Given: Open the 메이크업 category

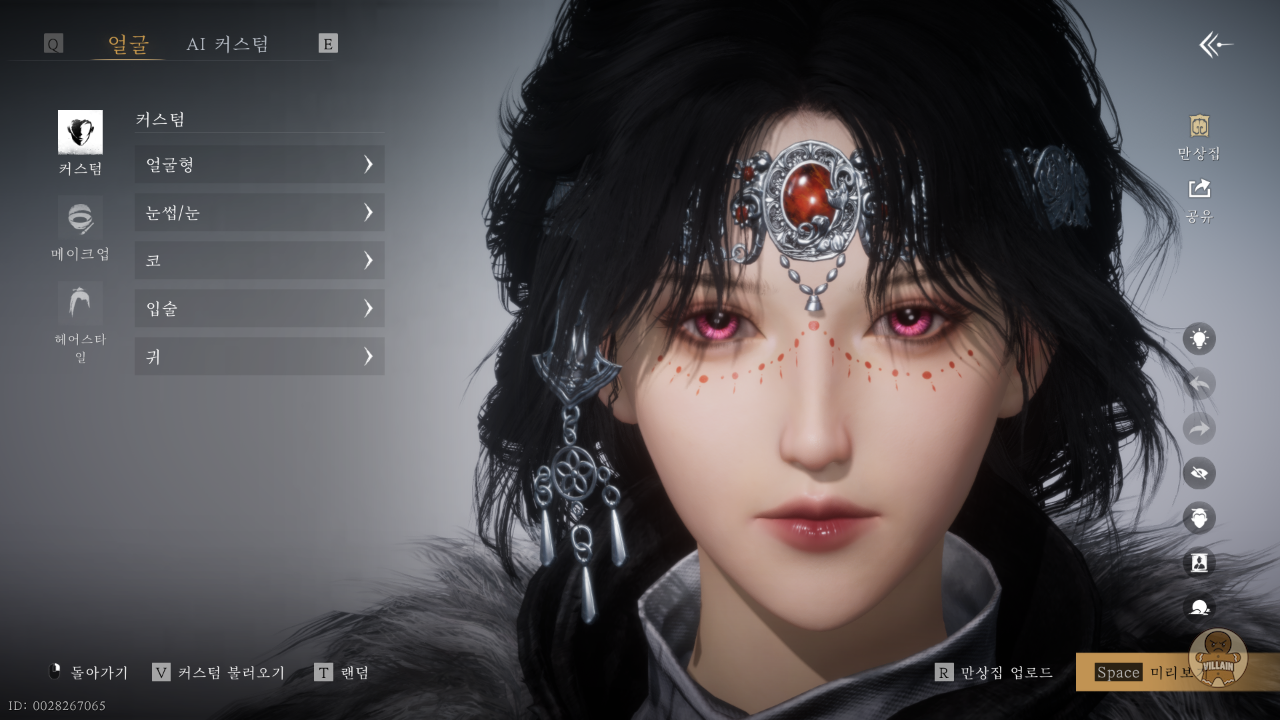Looking at the screenshot, I should 80,218.
